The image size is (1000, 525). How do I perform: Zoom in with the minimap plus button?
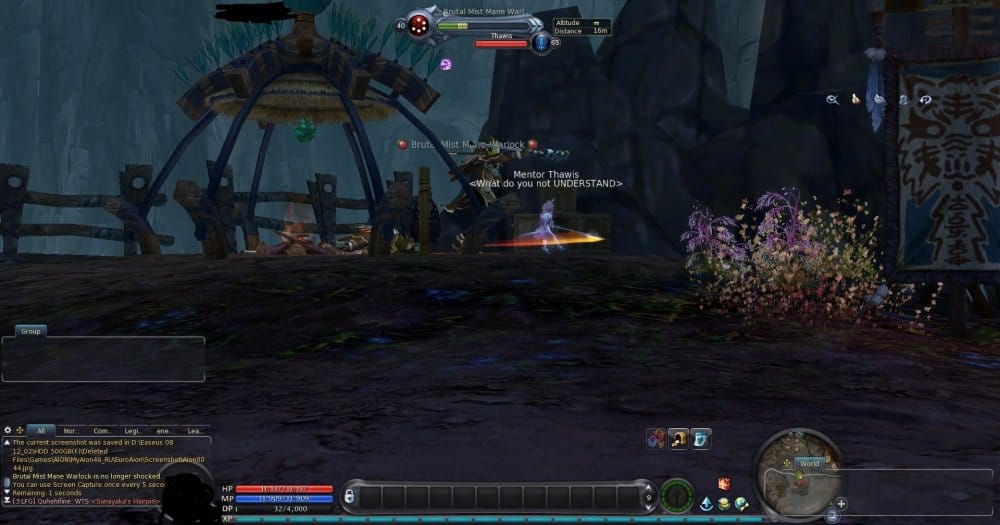(x=841, y=503)
